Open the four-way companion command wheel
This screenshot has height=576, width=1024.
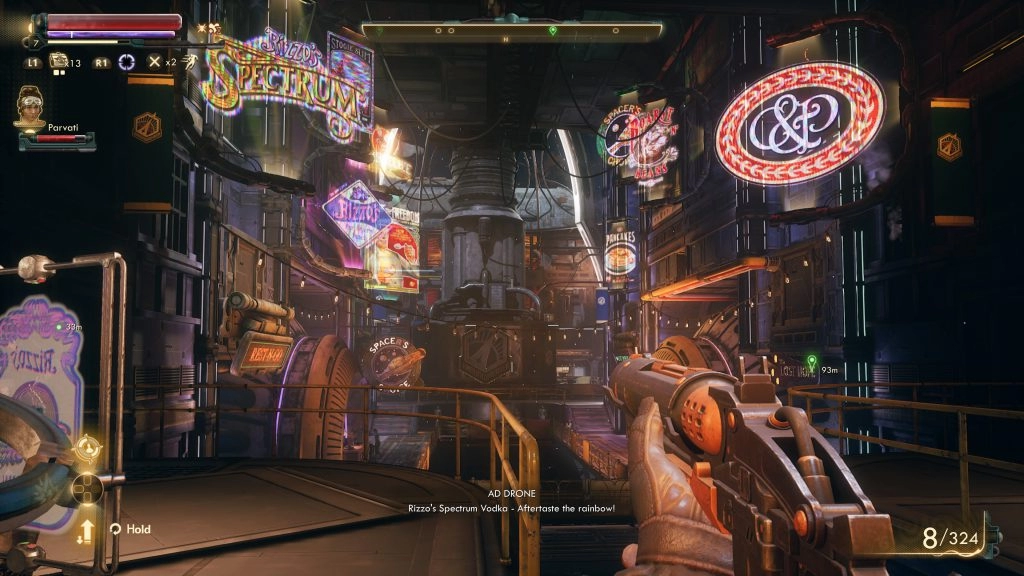click(87, 489)
